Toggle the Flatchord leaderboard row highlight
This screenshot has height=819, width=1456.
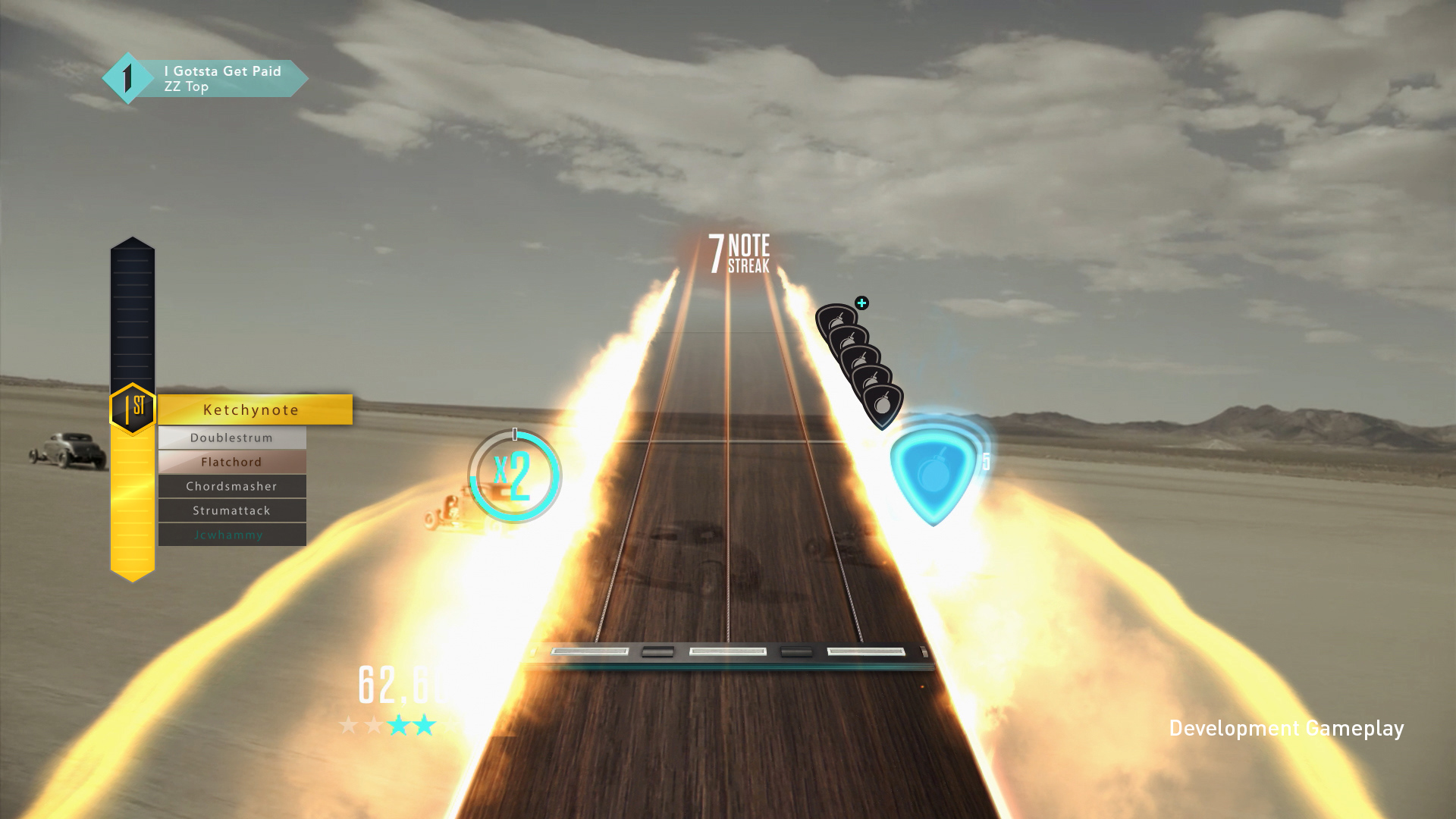click(231, 462)
